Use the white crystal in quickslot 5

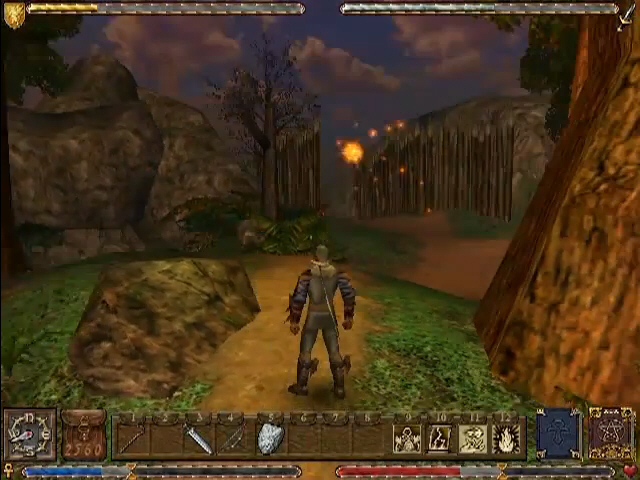coord(269,438)
